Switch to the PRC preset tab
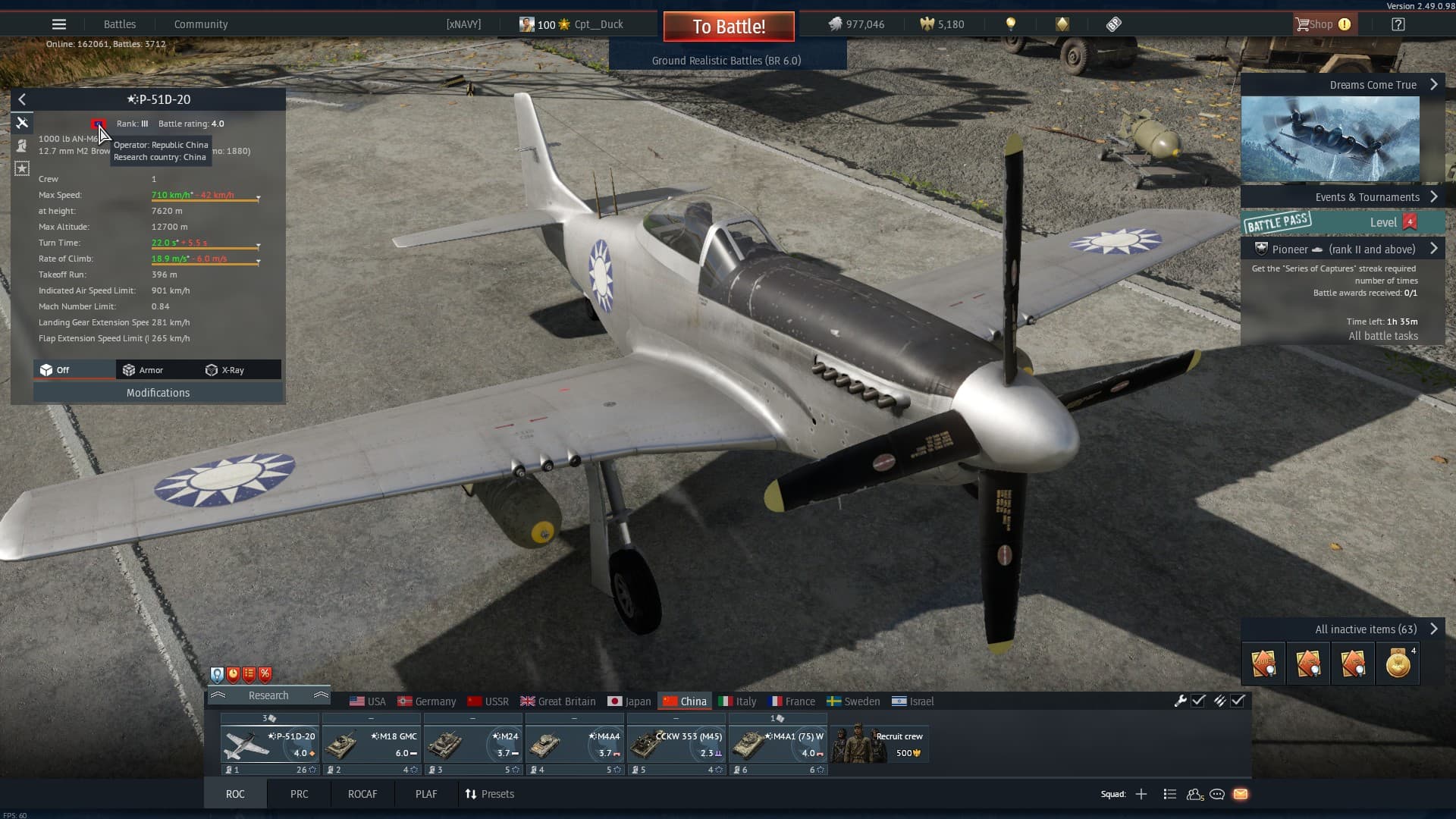 pyautogui.click(x=299, y=794)
